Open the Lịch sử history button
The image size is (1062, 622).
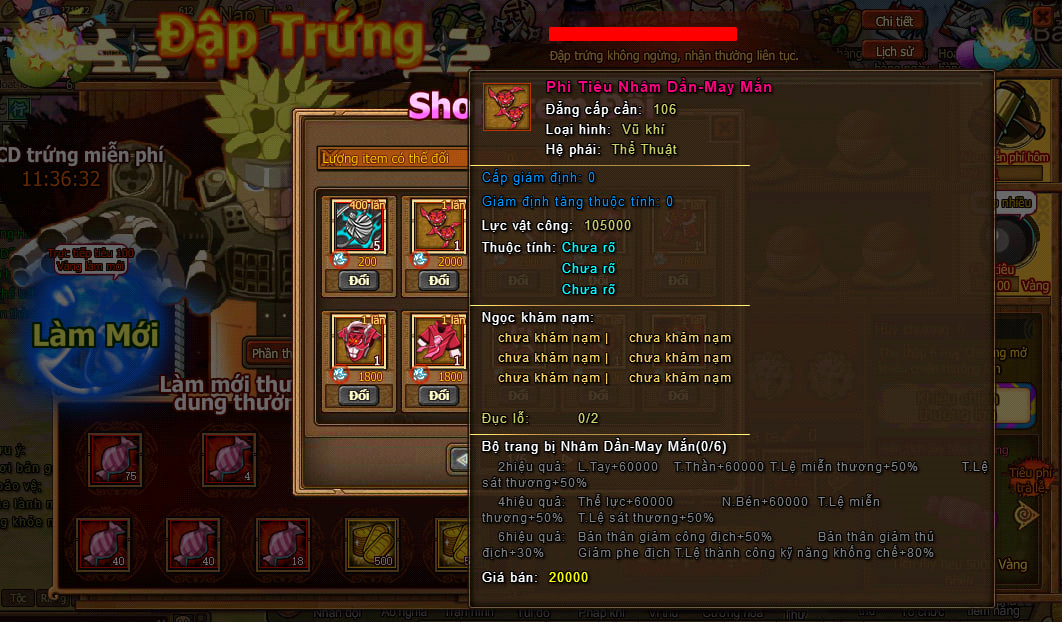click(x=893, y=51)
